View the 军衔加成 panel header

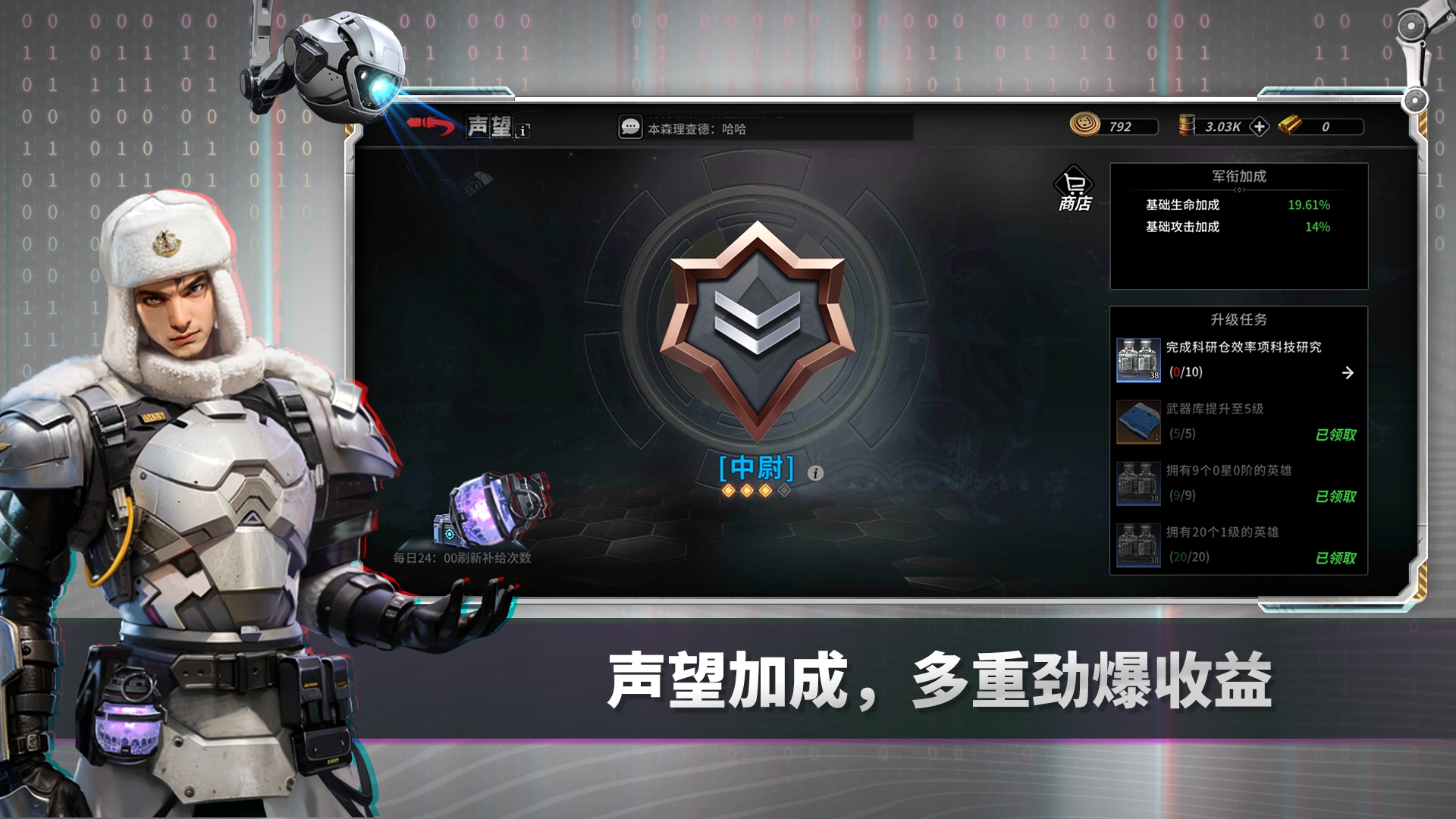pyautogui.click(x=1239, y=177)
